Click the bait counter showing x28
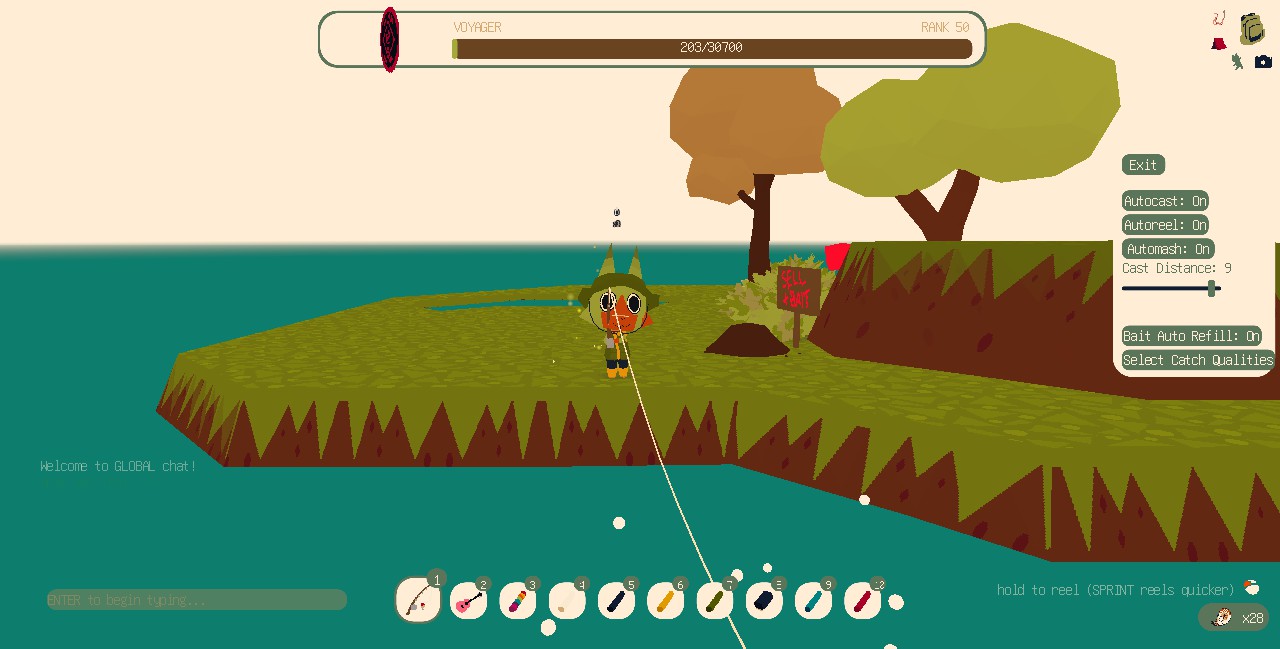This screenshot has width=1280, height=649. coord(1236,618)
